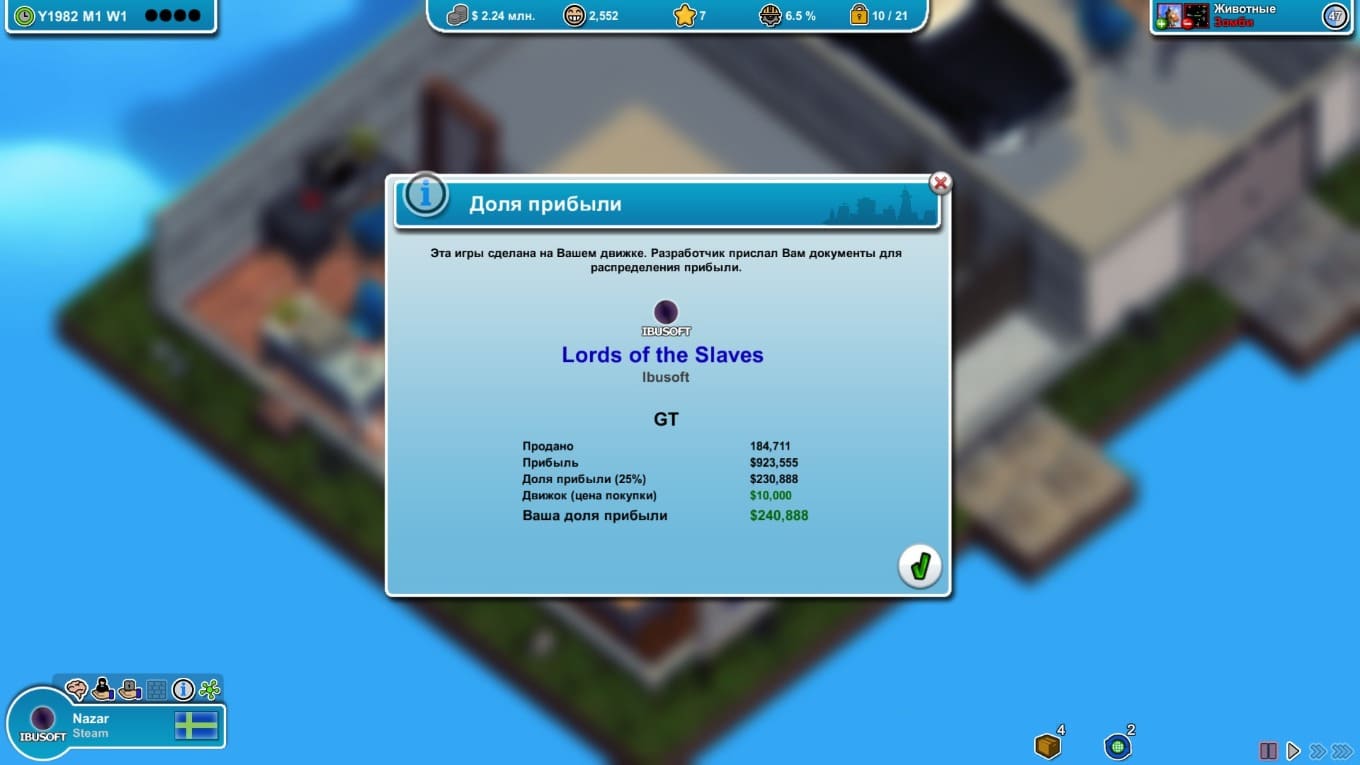Viewport: 1360px width, 765px height.
Task: Close the Доля прибыли dialog with the red X
Action: (x=940, y=183)
